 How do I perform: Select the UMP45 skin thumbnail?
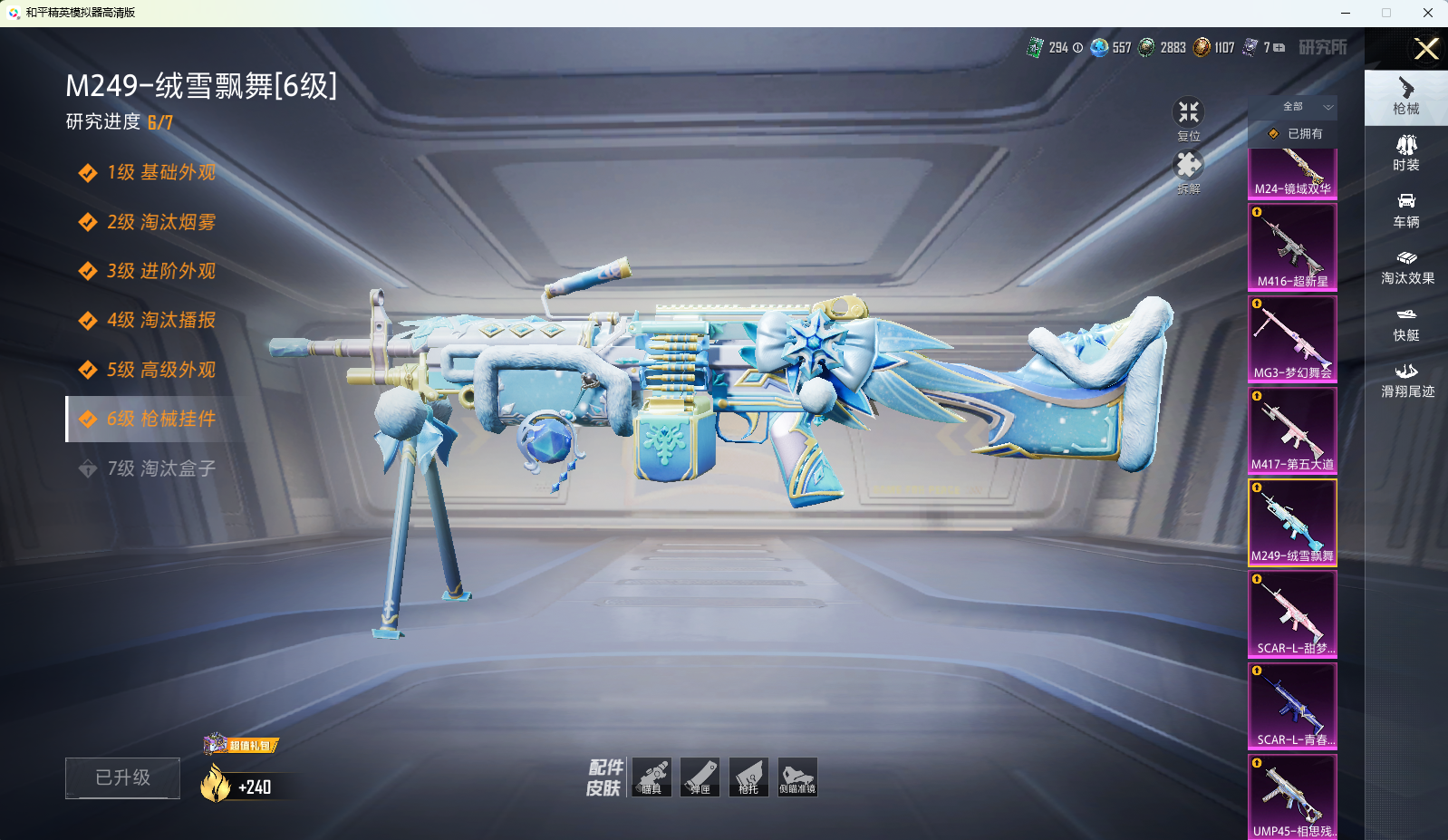coord(1292,797)
